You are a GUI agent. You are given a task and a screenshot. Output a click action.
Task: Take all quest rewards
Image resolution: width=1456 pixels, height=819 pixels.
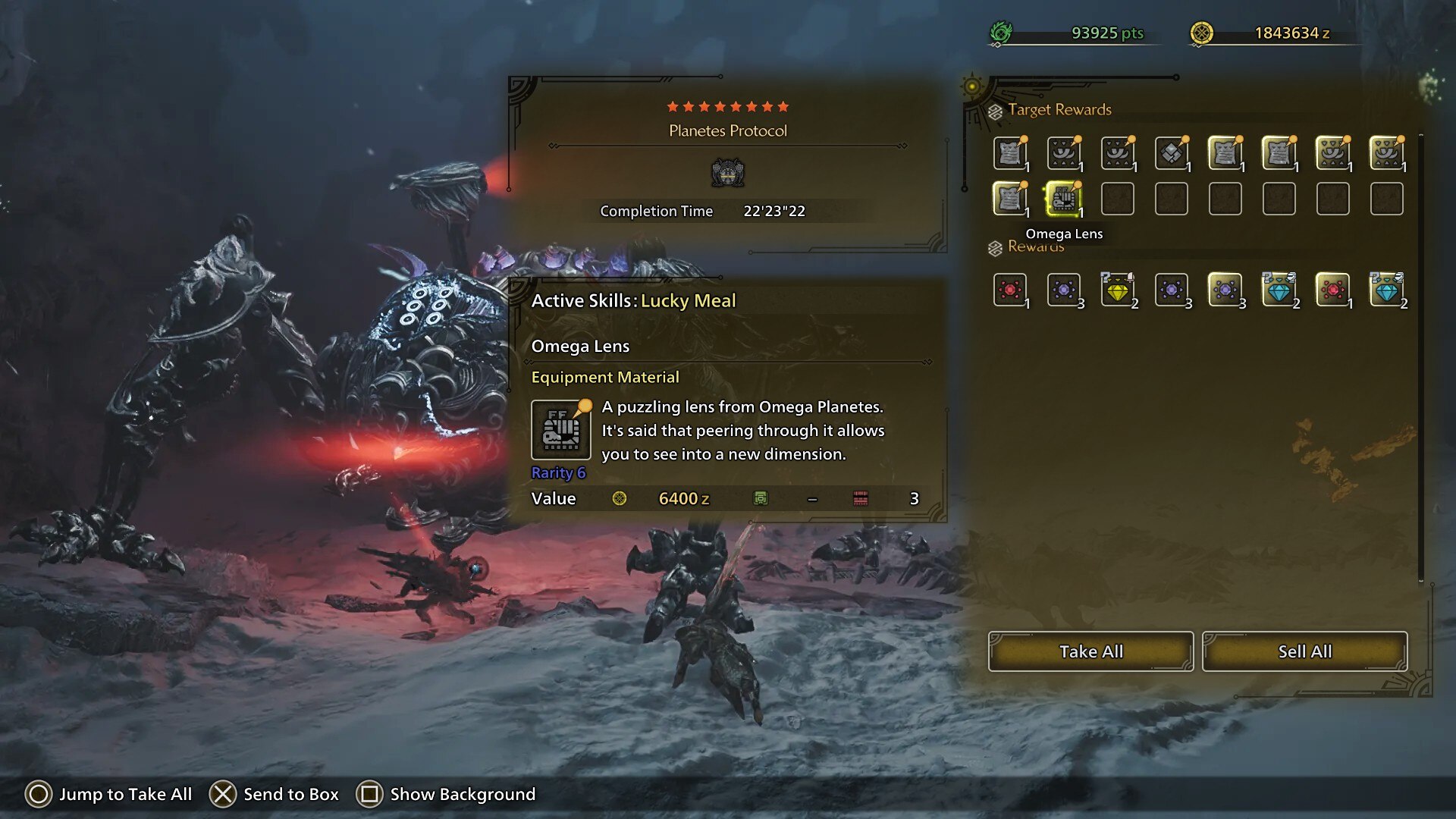1090,651
